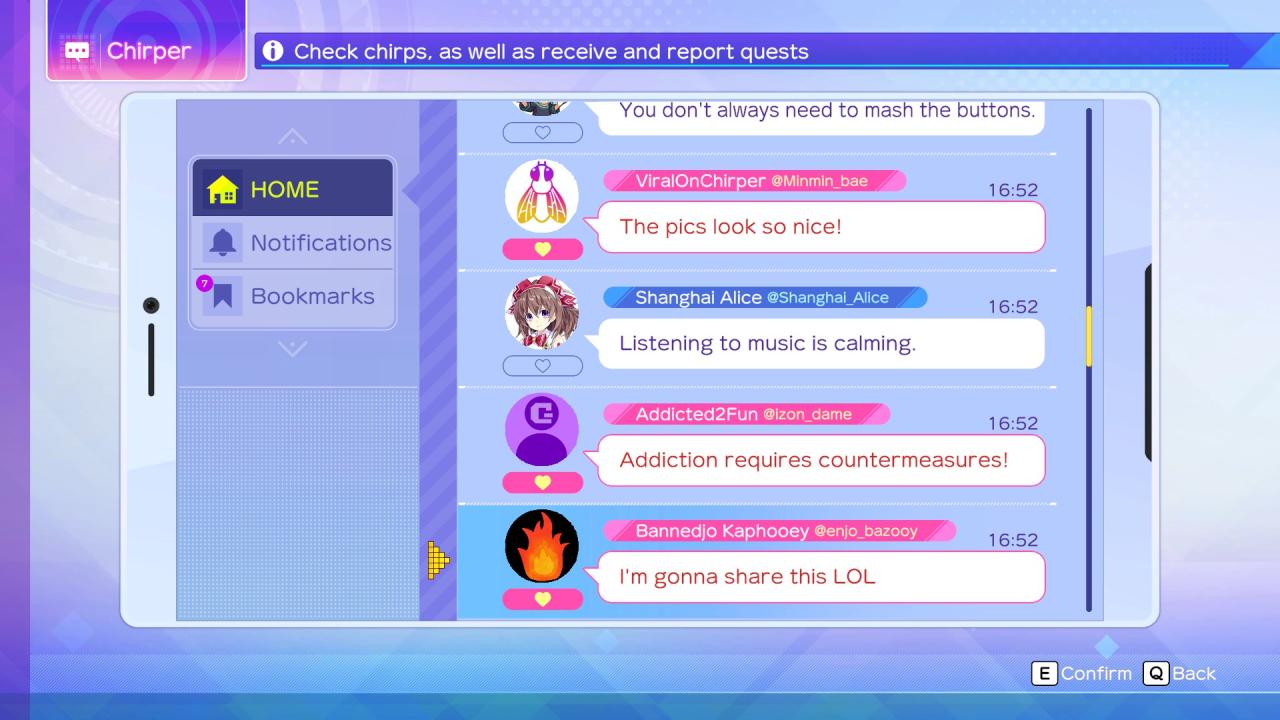The image size is (1280, 720).
Task: Click the purple Addicted2Fun profile avatar
Action: click(542, 430)
